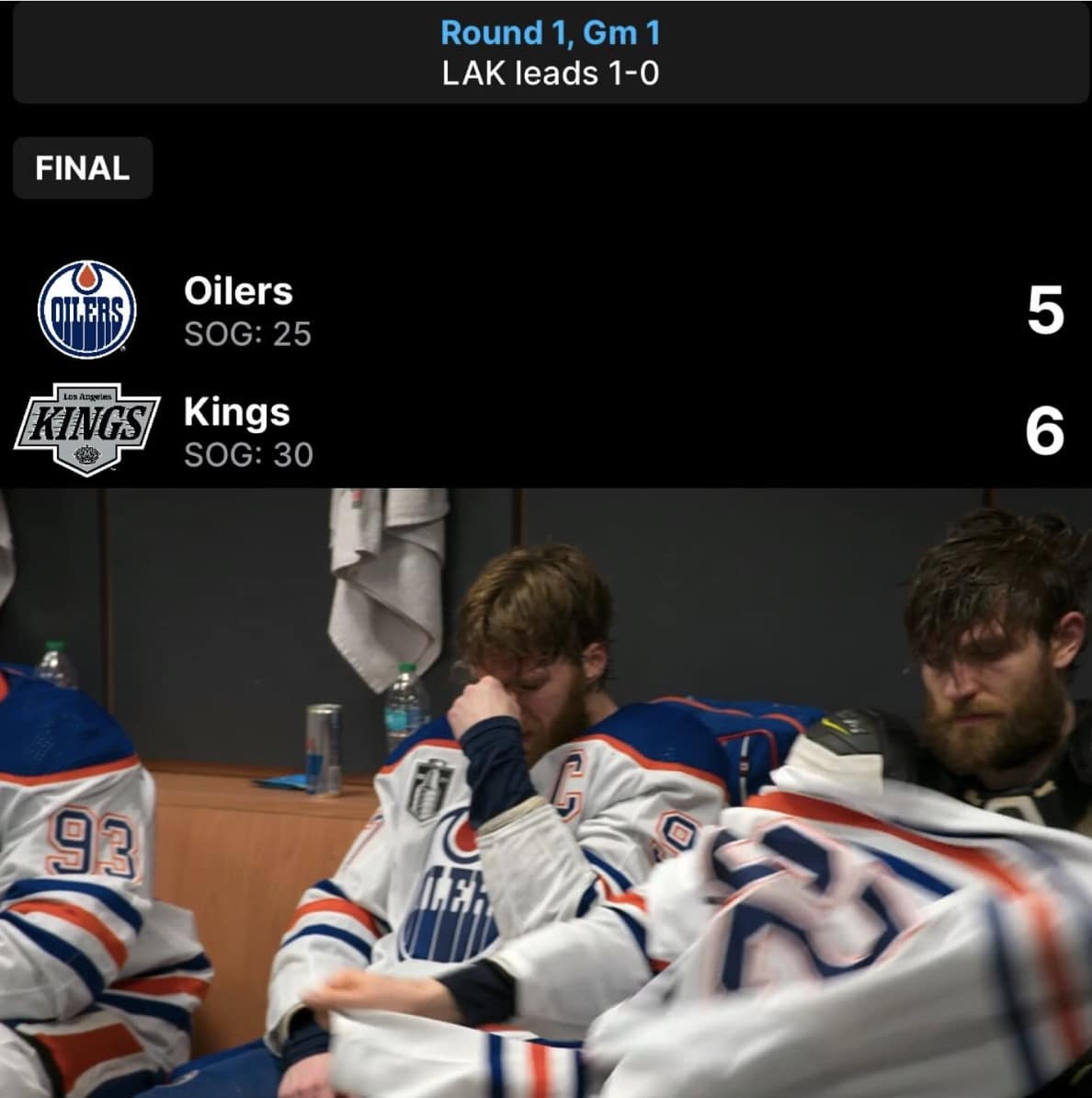Select the Oilers team name

point(238,292)
